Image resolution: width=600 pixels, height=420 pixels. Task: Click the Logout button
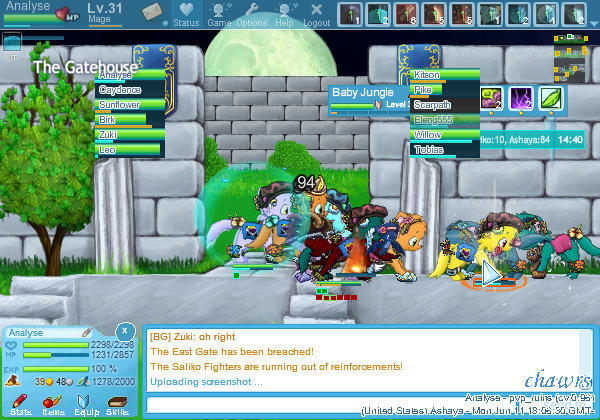click(x=316, y=14)
